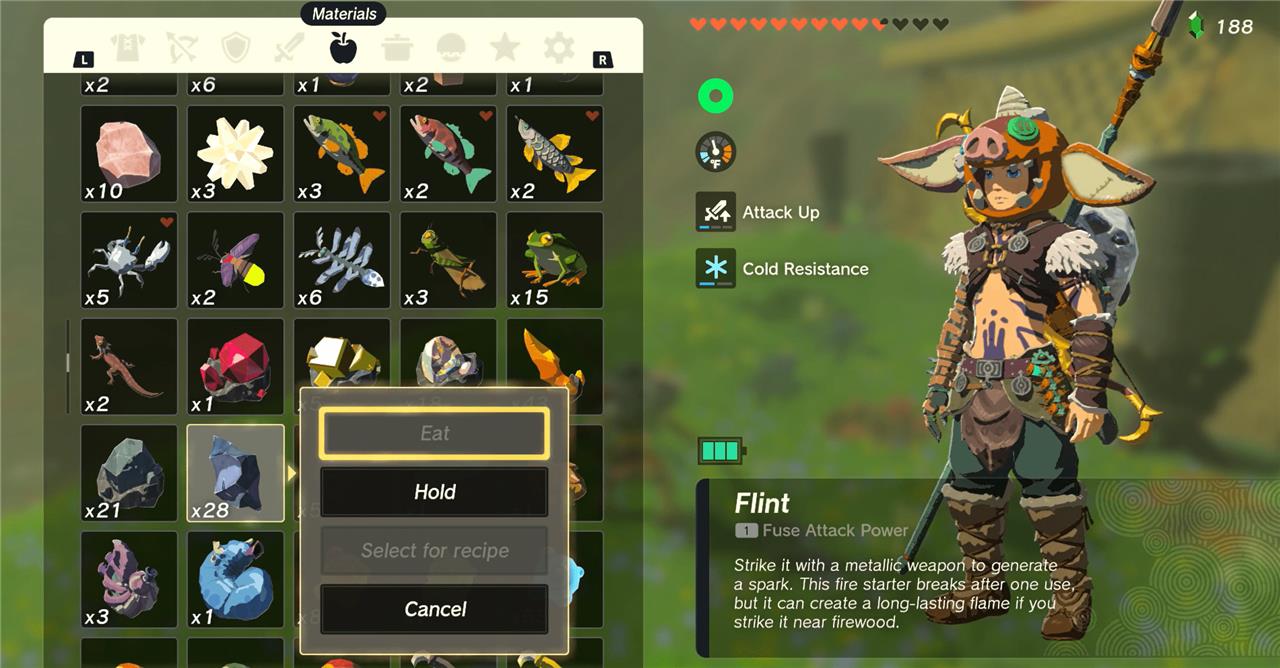Open the bows tab

182,48
